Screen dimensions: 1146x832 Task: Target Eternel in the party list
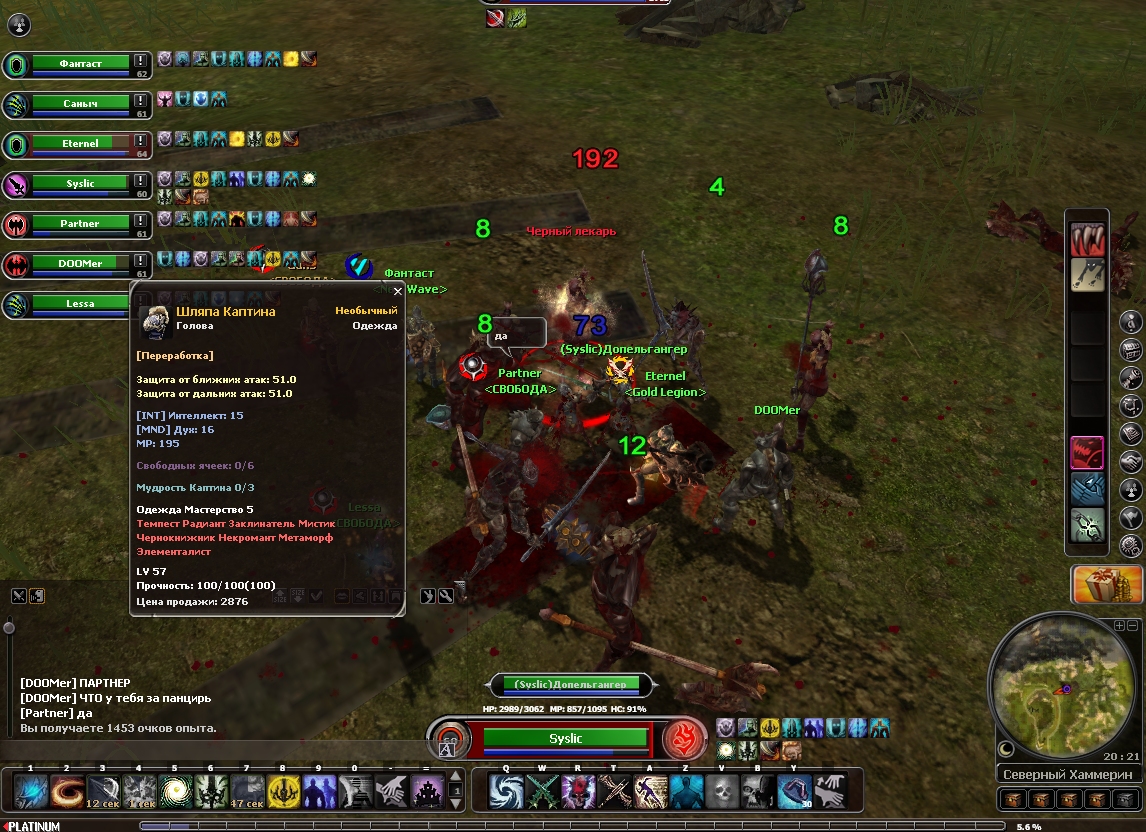point(81,144)
